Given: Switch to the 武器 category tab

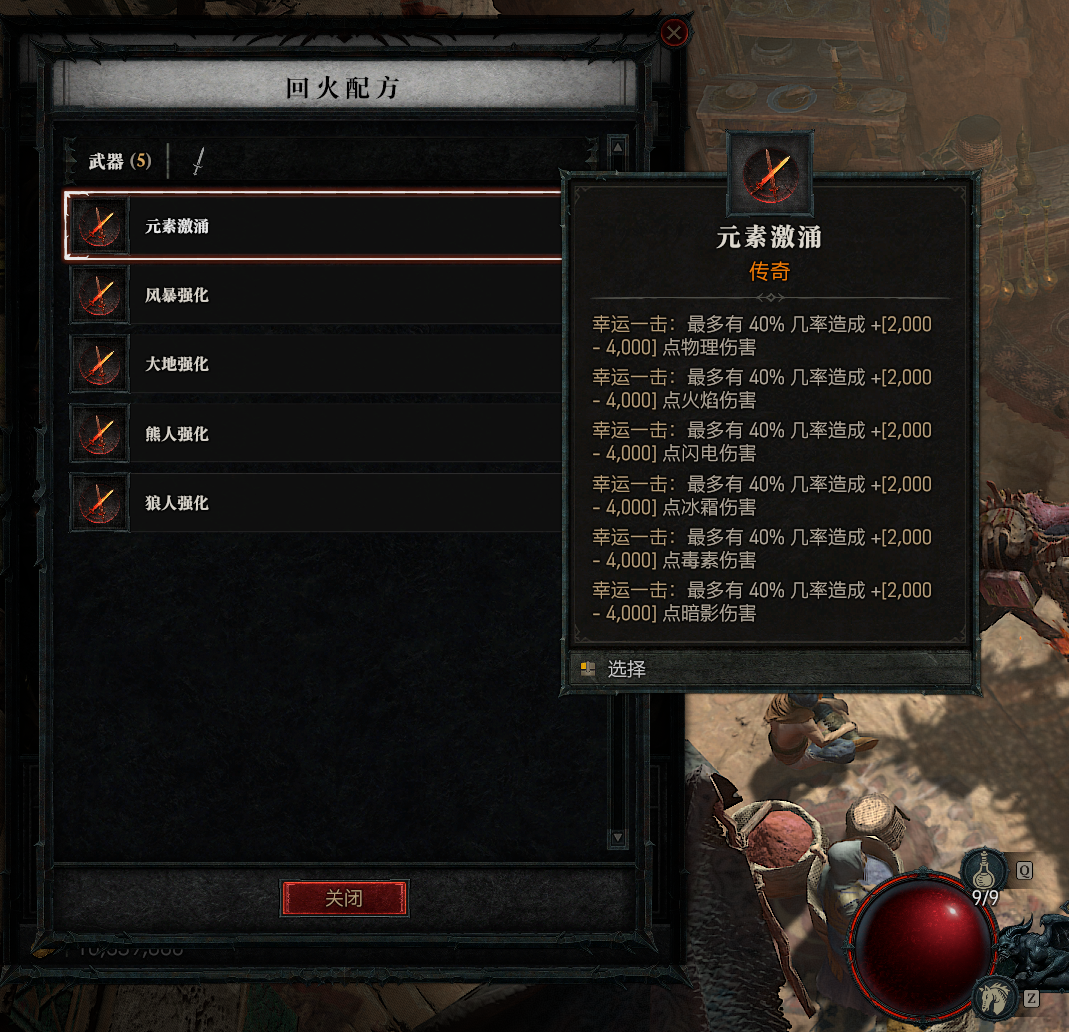Looking at the screenshot, I should pyautogui.click(x=119, y=161).
